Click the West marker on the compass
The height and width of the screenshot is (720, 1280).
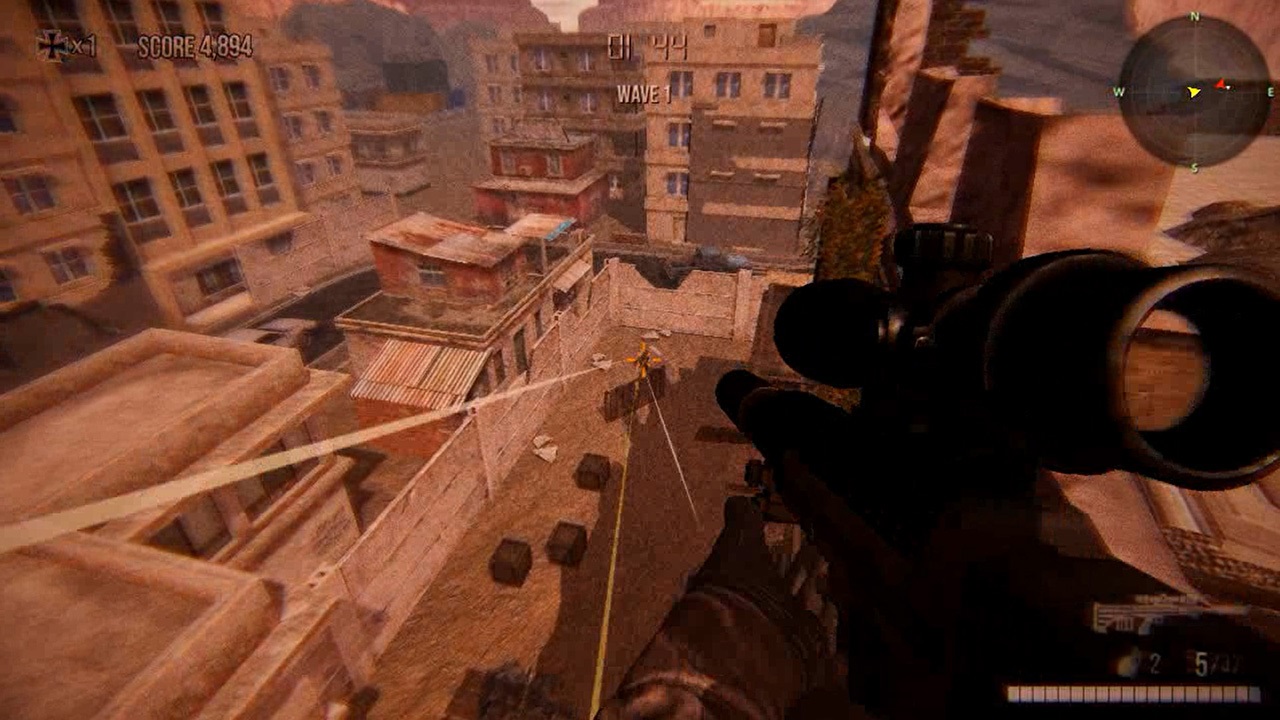(x=1121, y=92)
